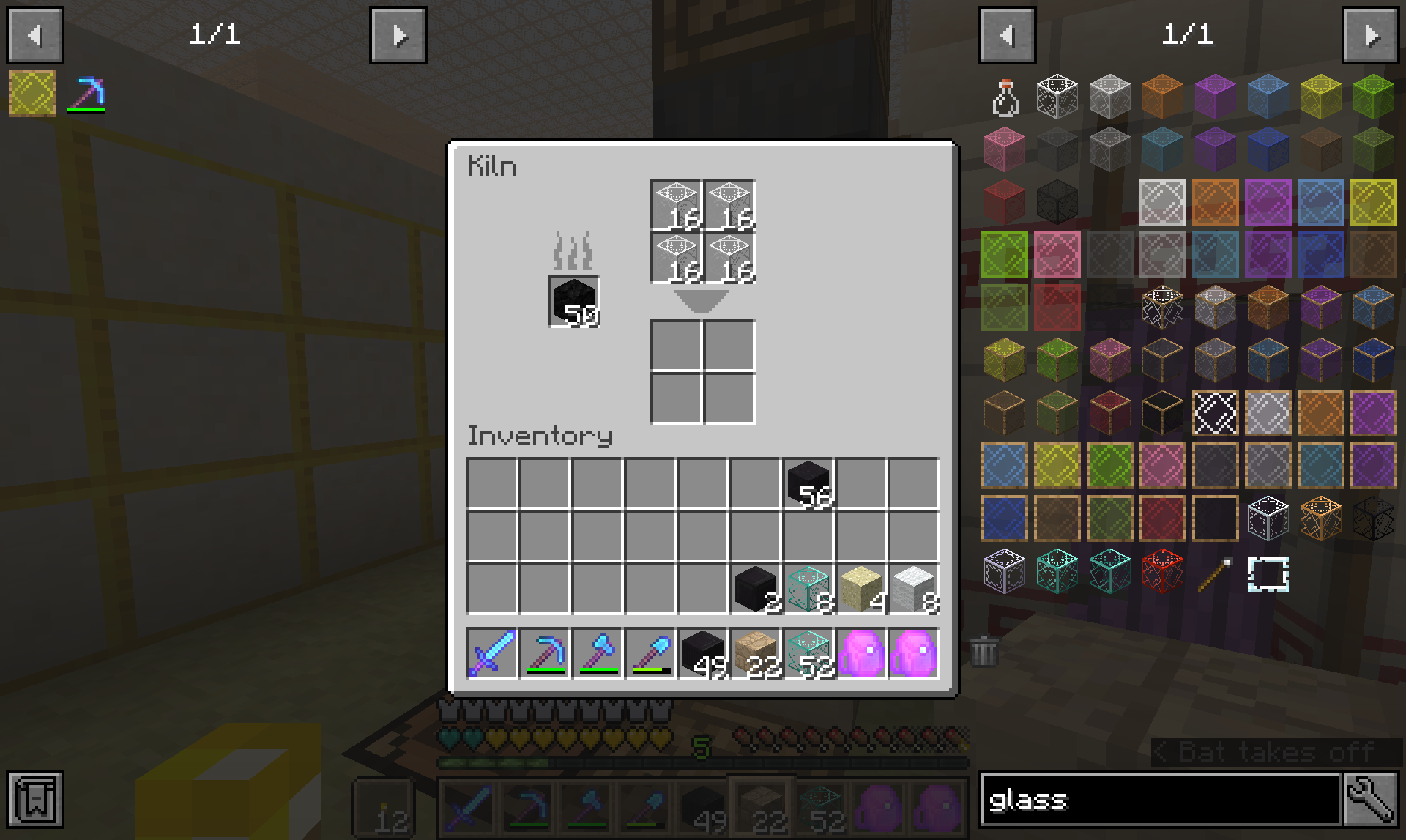Click the previous arrow on the bookmark panel
The width and height of the screenshot is (1406, 840).
[36, 34]
